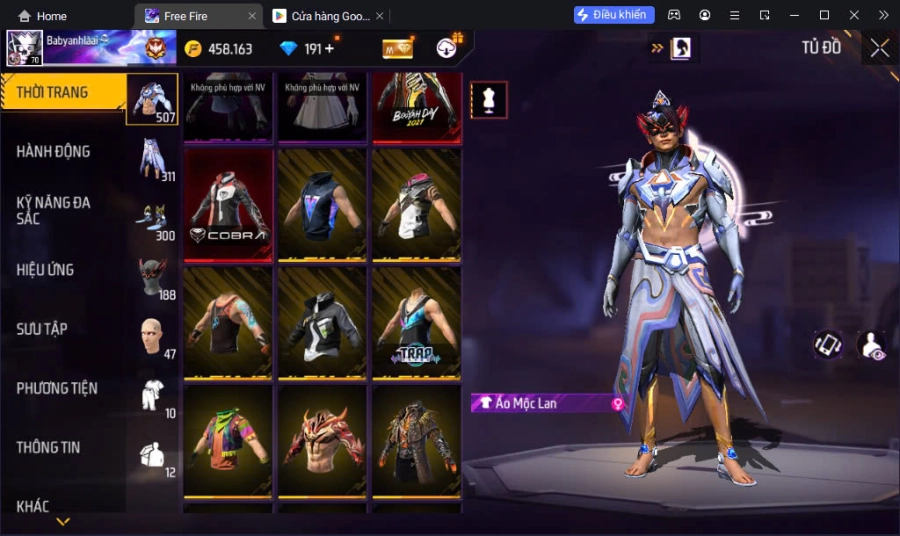Screen dimensions: 900x536
Task: Select the red horned armor top
Action: [322, 440]
